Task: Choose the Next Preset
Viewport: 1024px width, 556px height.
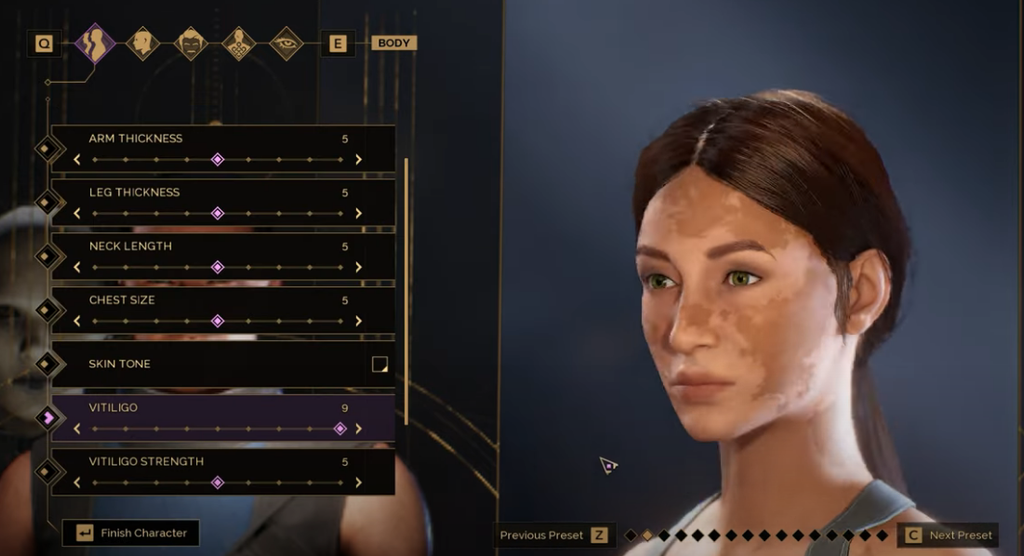Action: pos(948,535)
